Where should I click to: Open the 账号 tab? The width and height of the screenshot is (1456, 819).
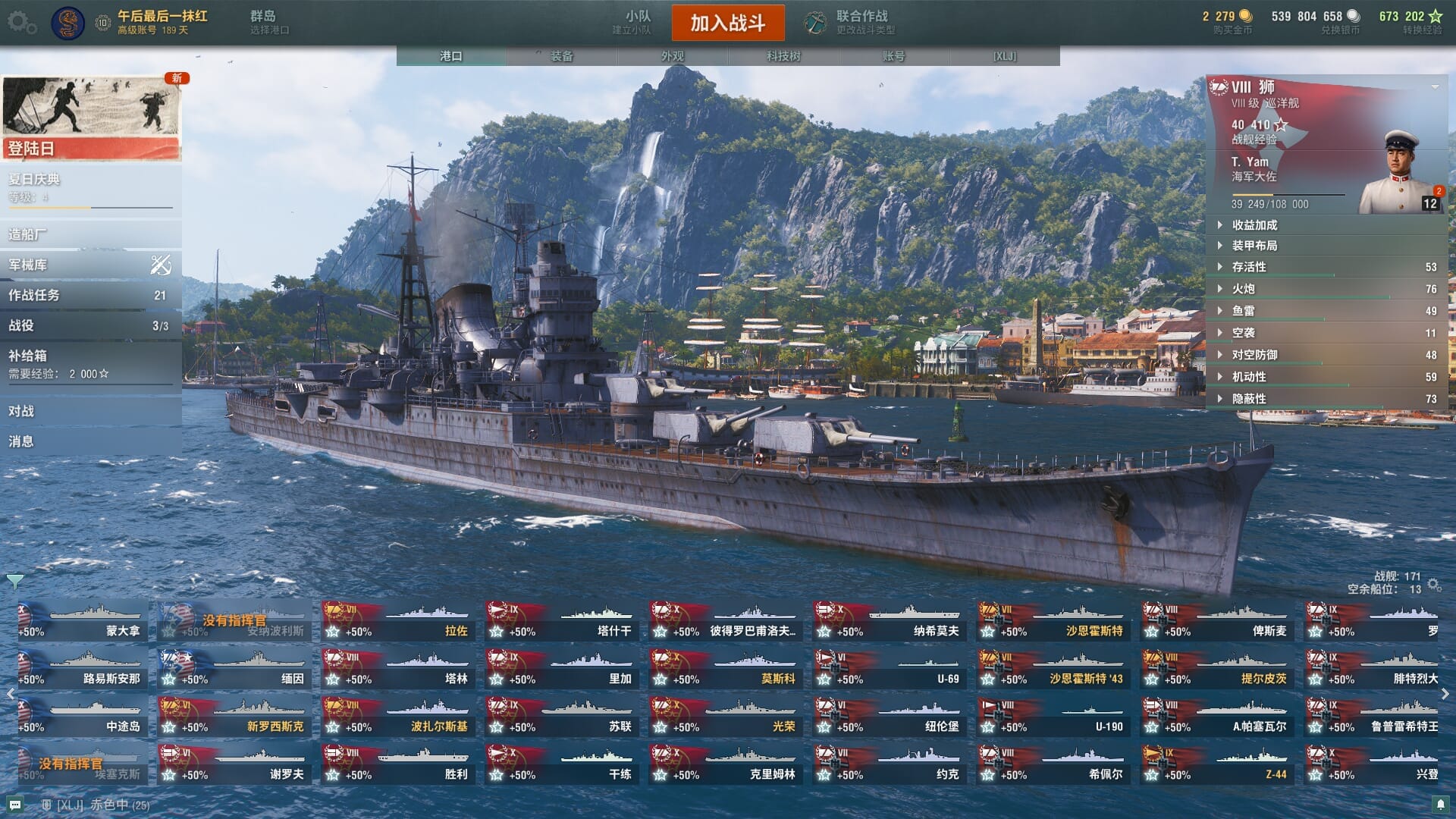[893, 56]
